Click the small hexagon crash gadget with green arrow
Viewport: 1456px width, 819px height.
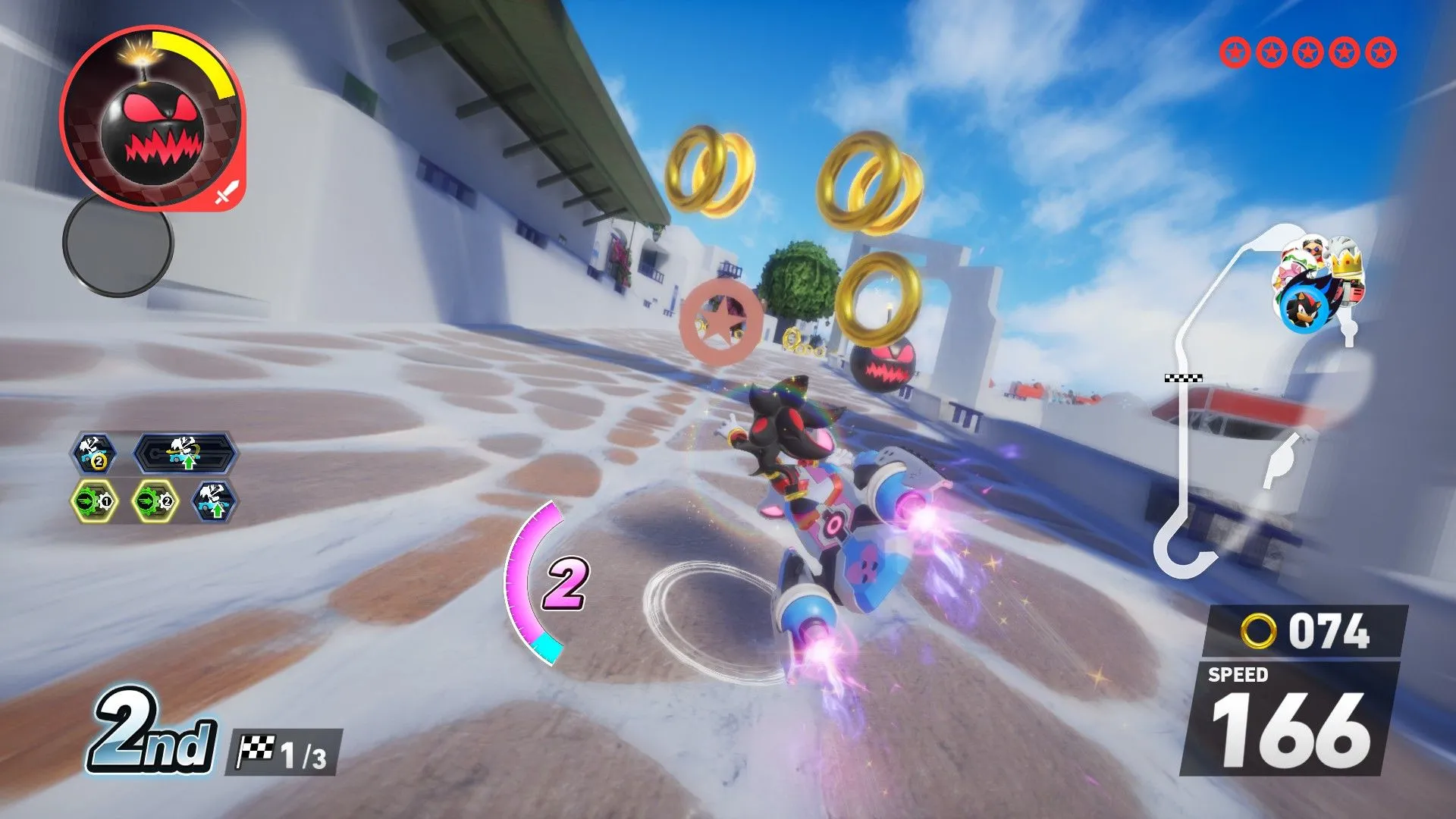click(x=214, y=501)
